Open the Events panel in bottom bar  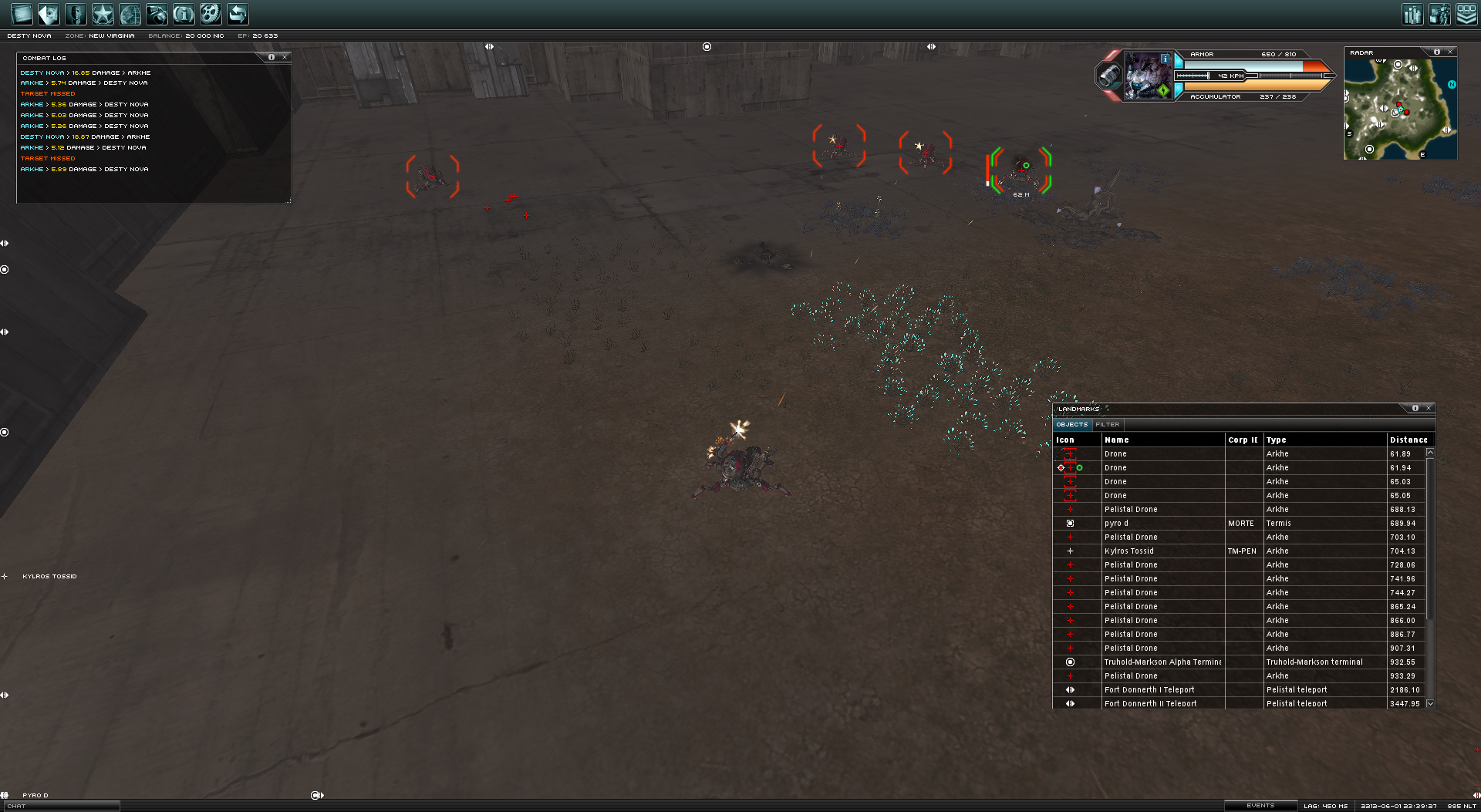click(1260, 806)
